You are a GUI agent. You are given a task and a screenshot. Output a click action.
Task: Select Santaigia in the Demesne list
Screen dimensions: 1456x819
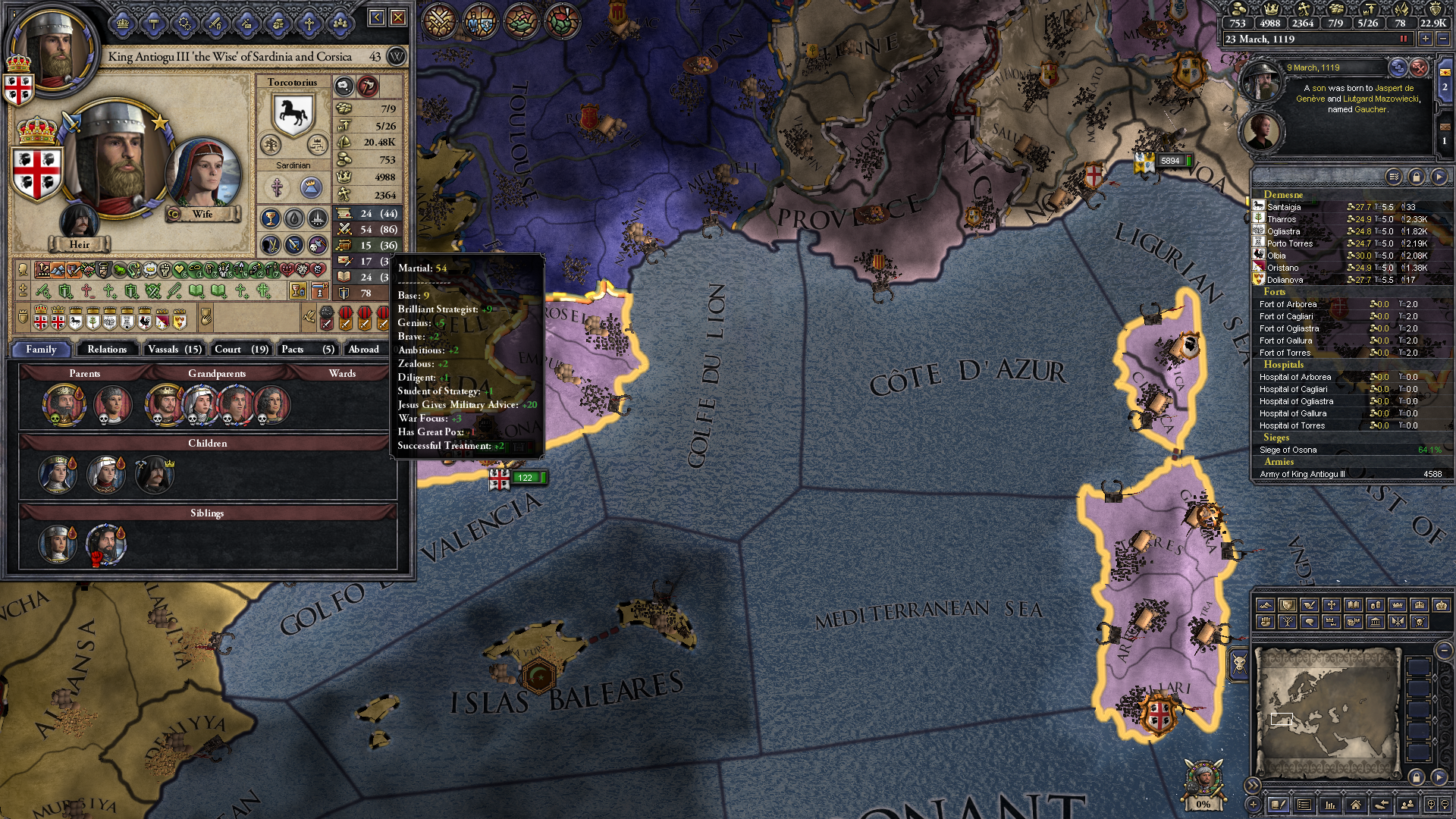coord(1284,207)
